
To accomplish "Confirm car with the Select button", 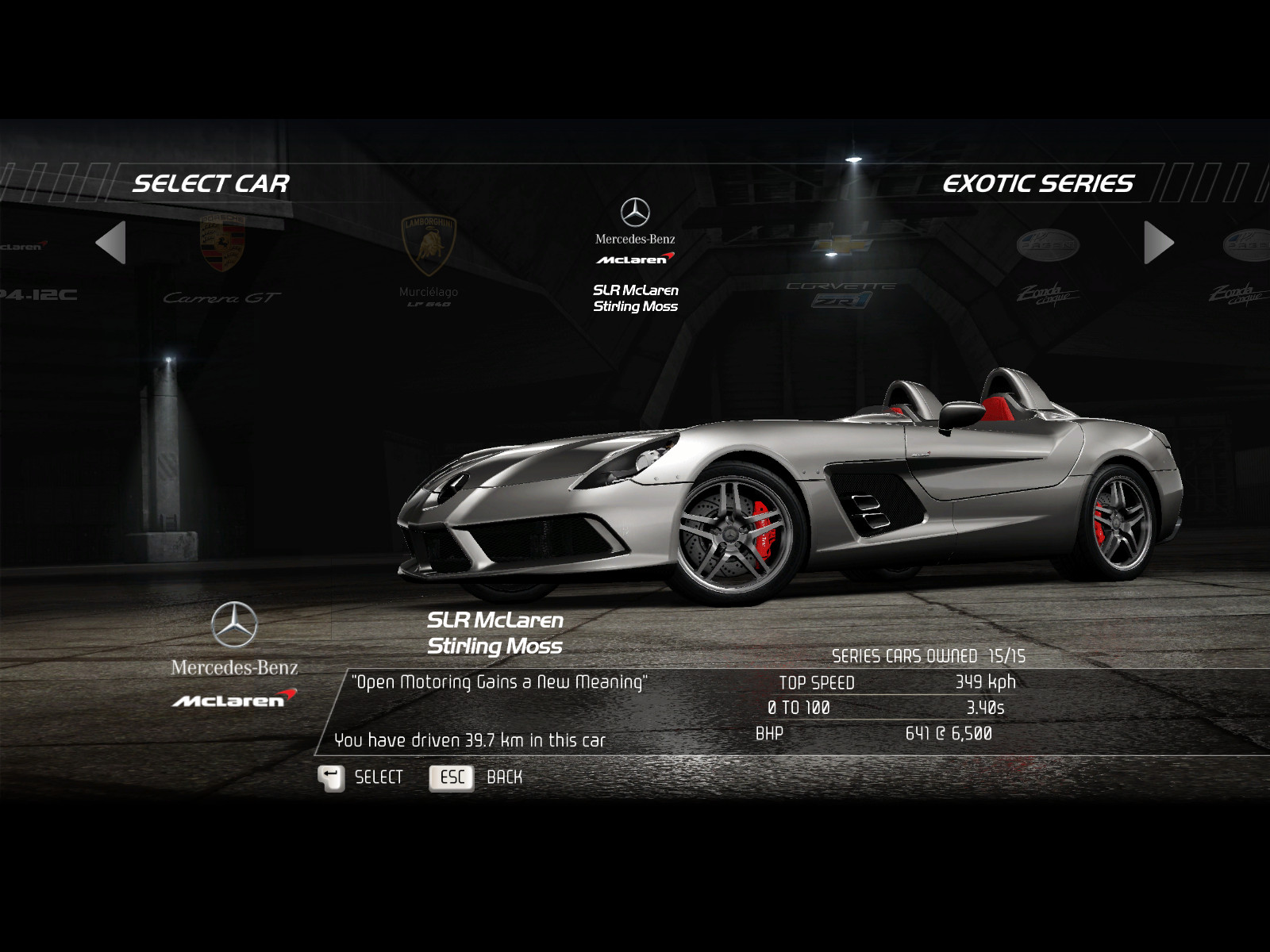I will click(362, 777).
